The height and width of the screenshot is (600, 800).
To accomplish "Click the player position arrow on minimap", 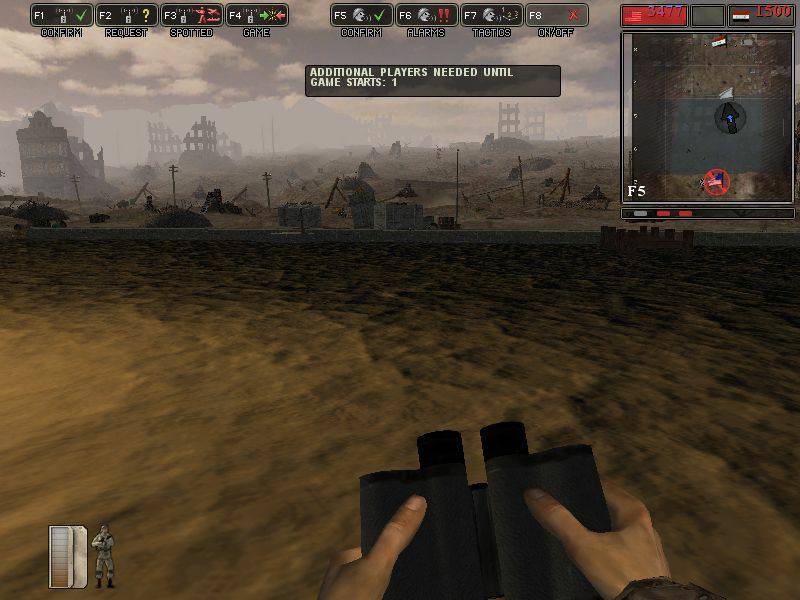I will point(730,117).
